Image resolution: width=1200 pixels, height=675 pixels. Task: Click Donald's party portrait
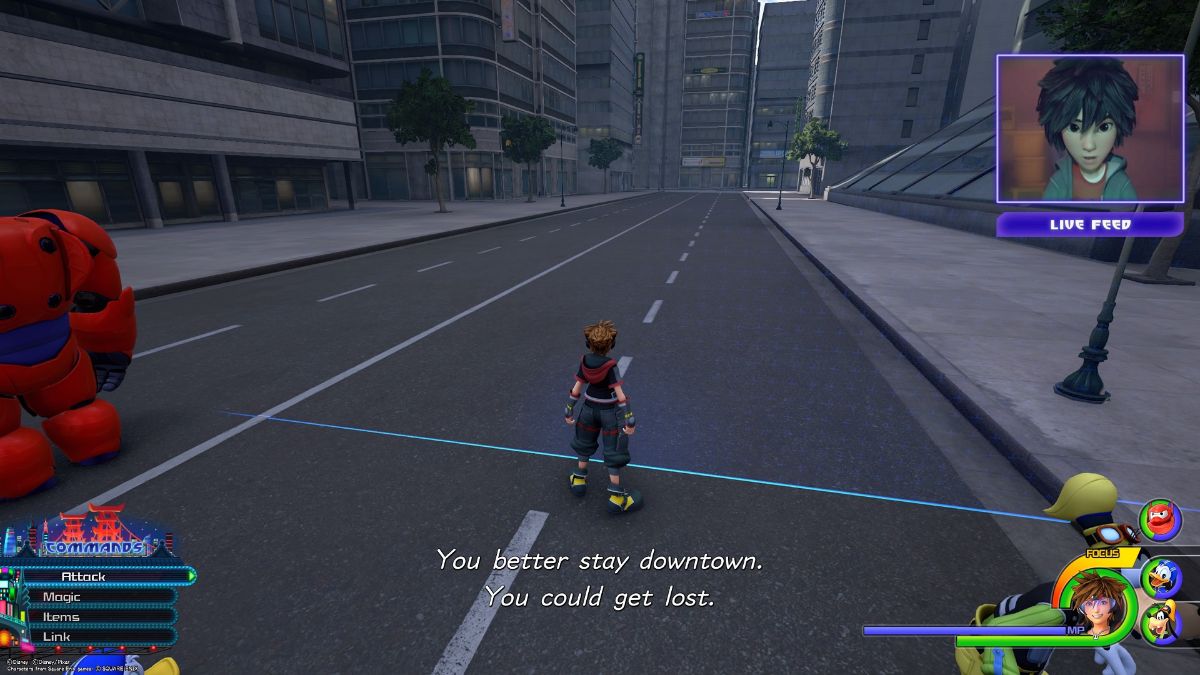(1160, 577)
